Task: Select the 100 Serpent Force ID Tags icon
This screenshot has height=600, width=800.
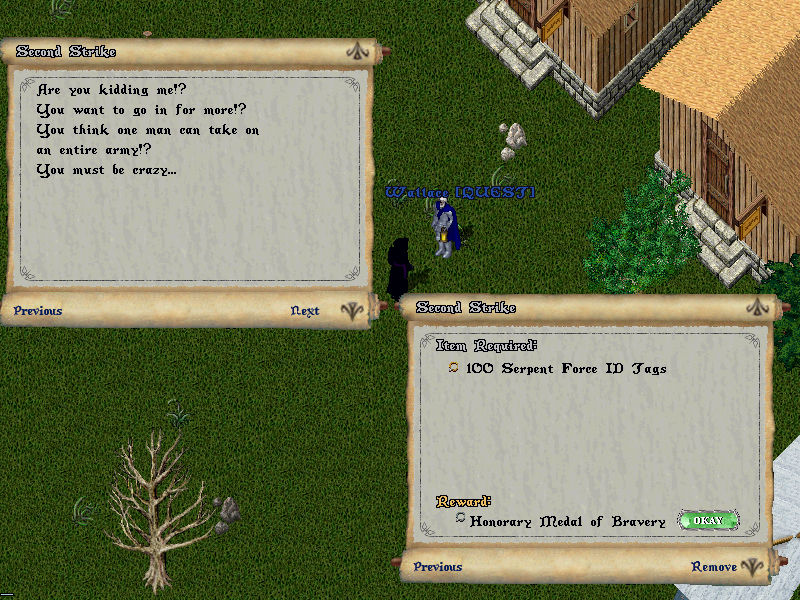Action: (x=454, y=368)
